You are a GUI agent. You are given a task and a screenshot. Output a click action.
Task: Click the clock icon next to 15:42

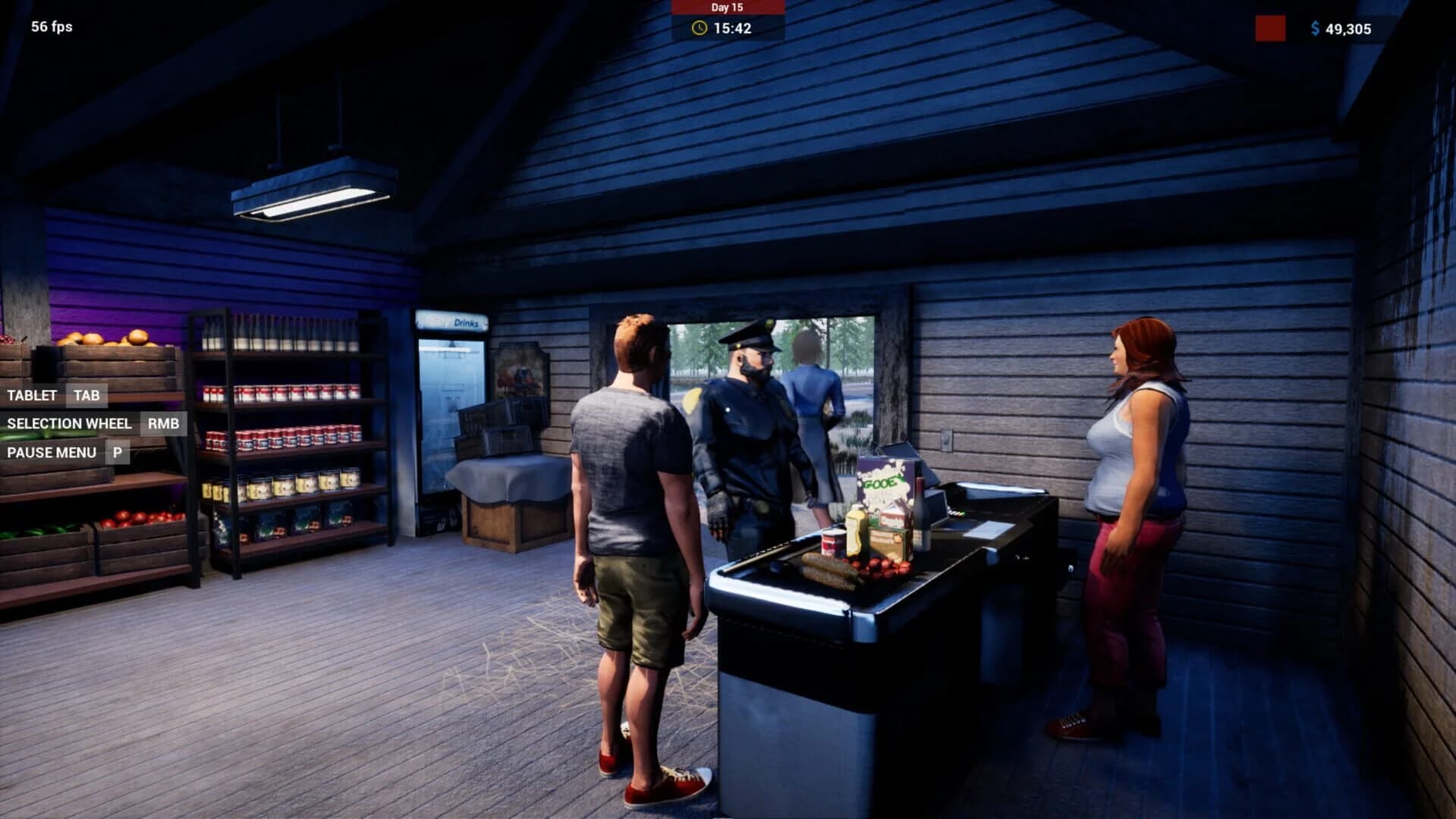[699, 29]
